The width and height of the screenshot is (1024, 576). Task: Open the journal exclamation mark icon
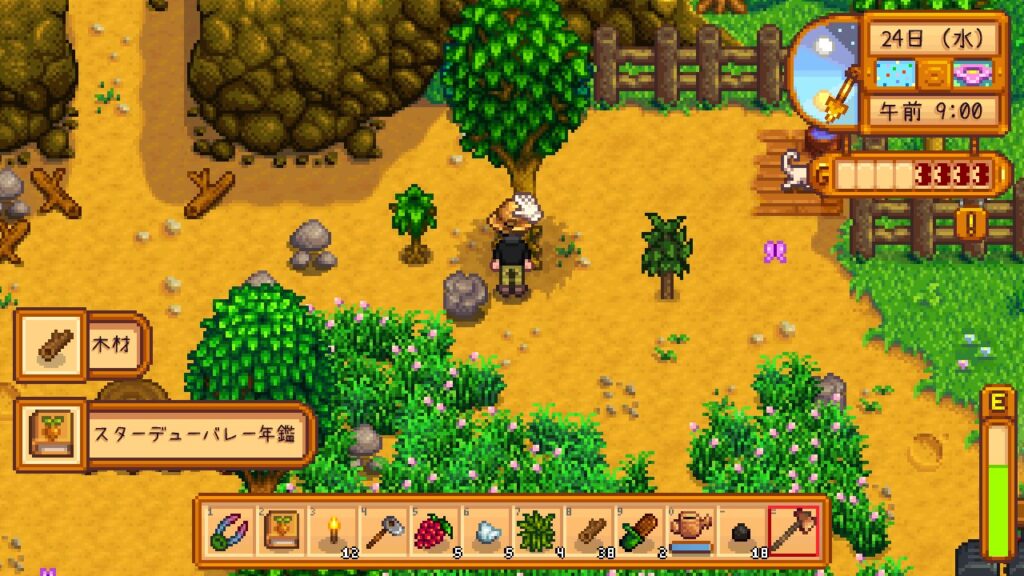pos(968,221)
